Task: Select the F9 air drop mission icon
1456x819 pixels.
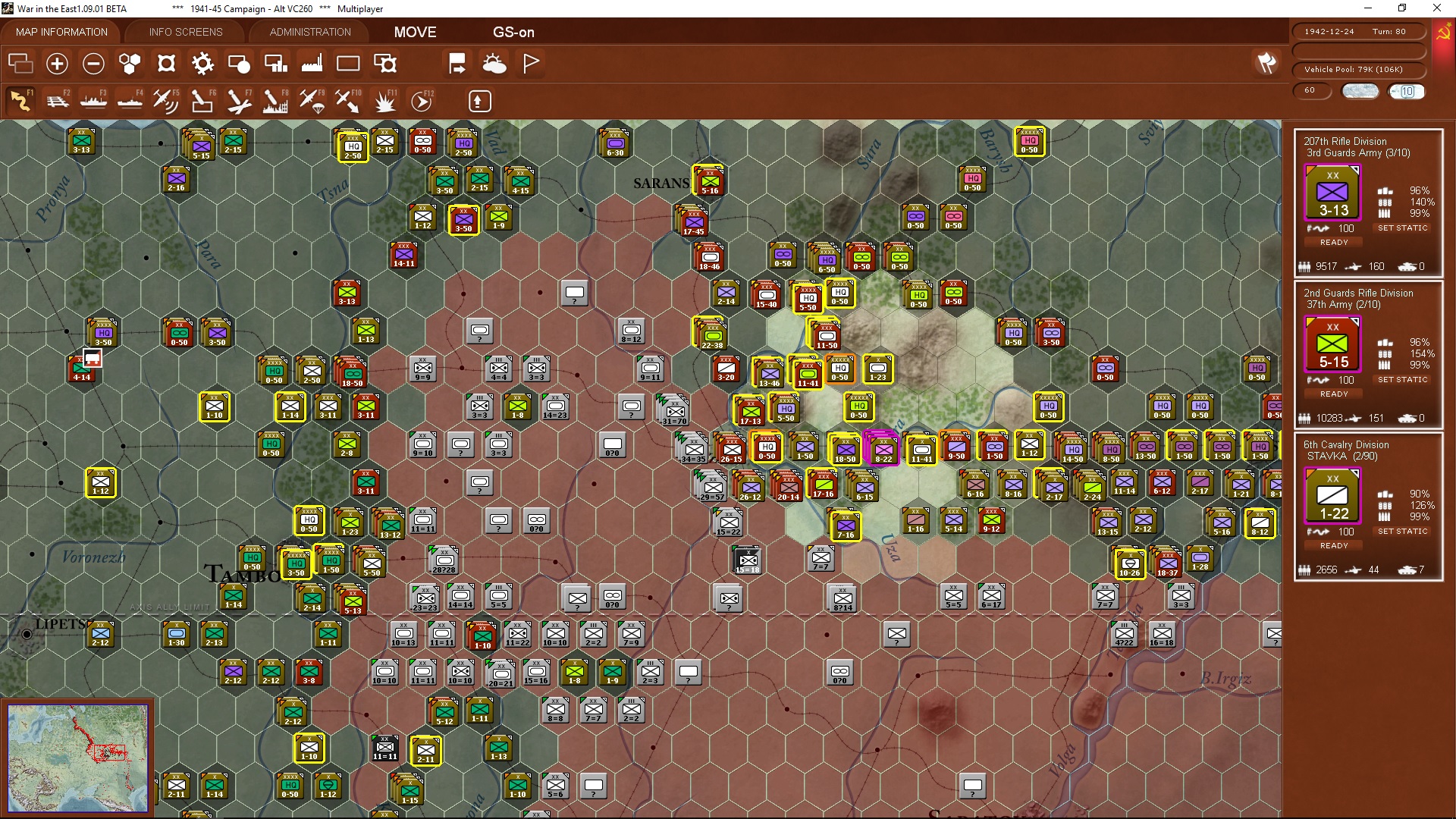Action: pyautogui.click(x=312, y=101)
